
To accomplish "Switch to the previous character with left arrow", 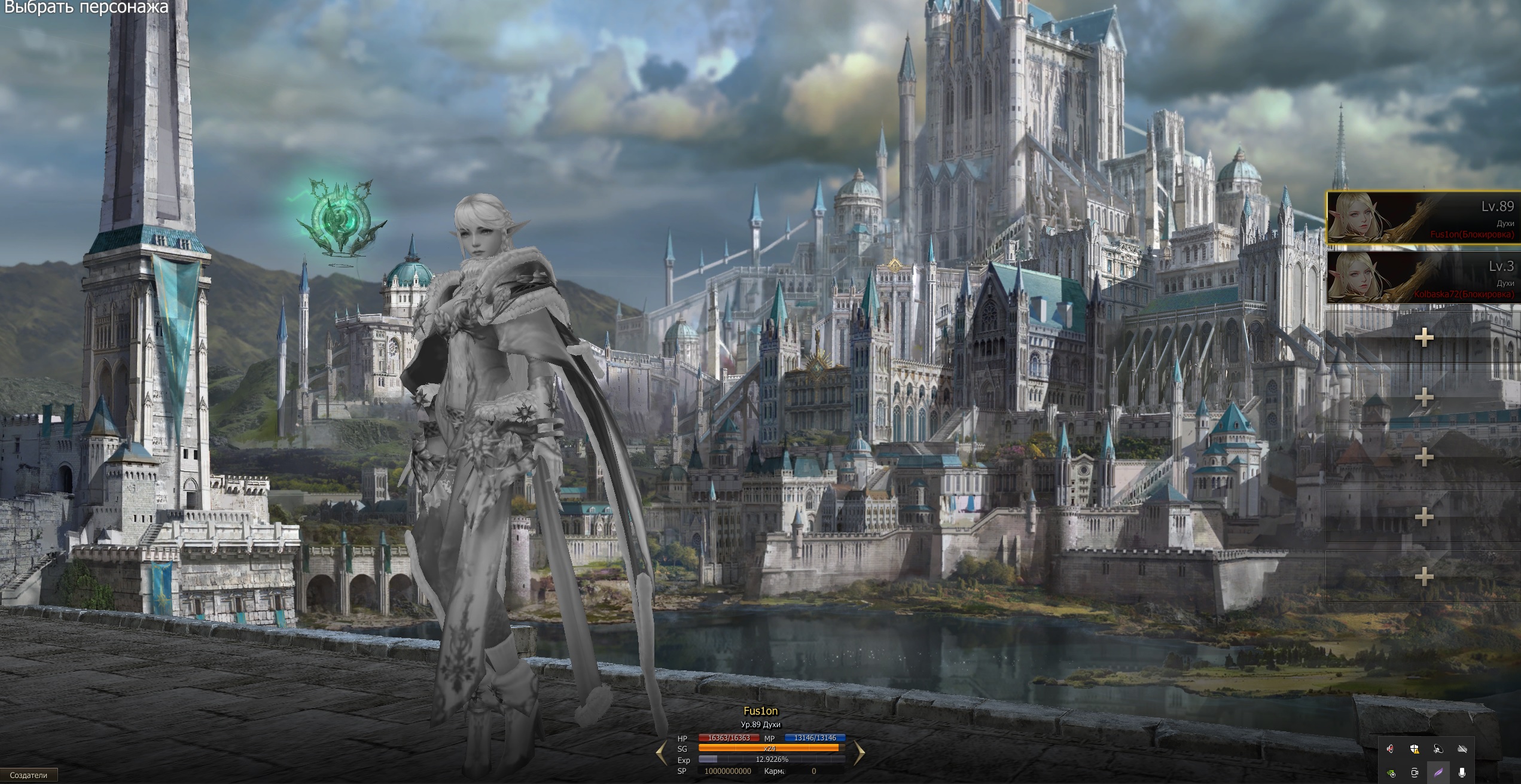I will tap(662, 753).
